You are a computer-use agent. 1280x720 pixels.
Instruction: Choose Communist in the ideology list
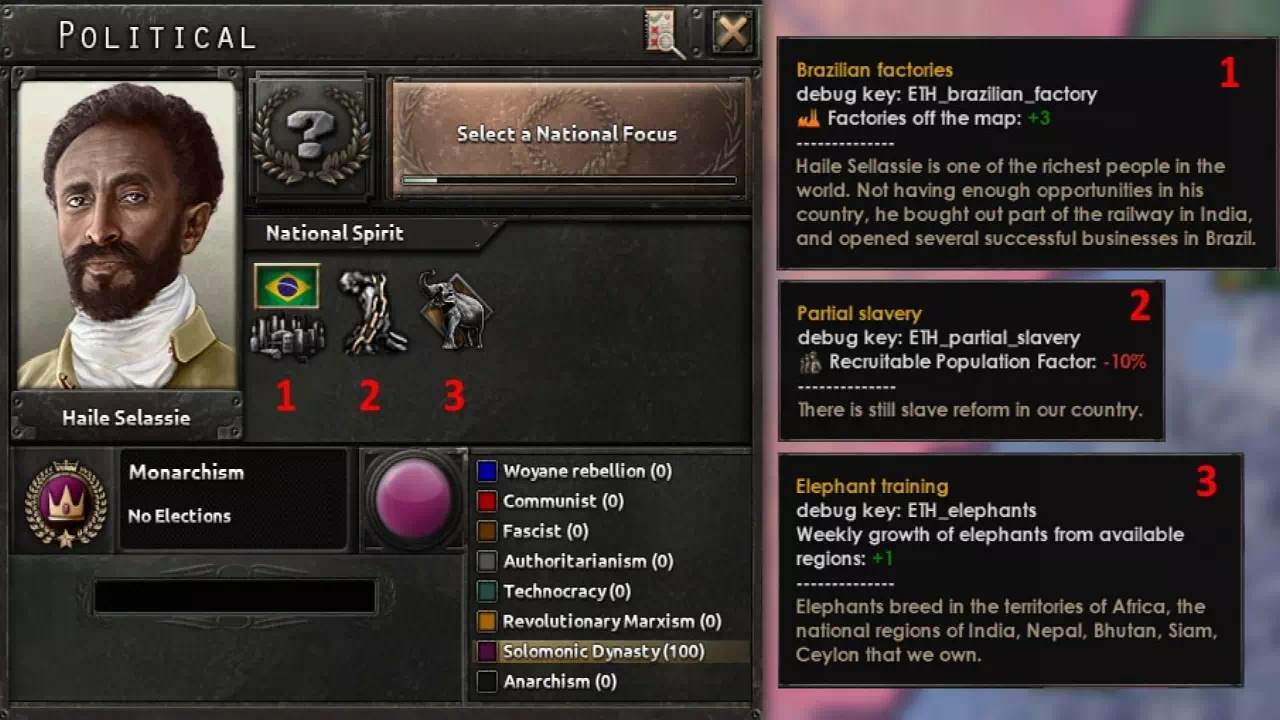[562, 501]
